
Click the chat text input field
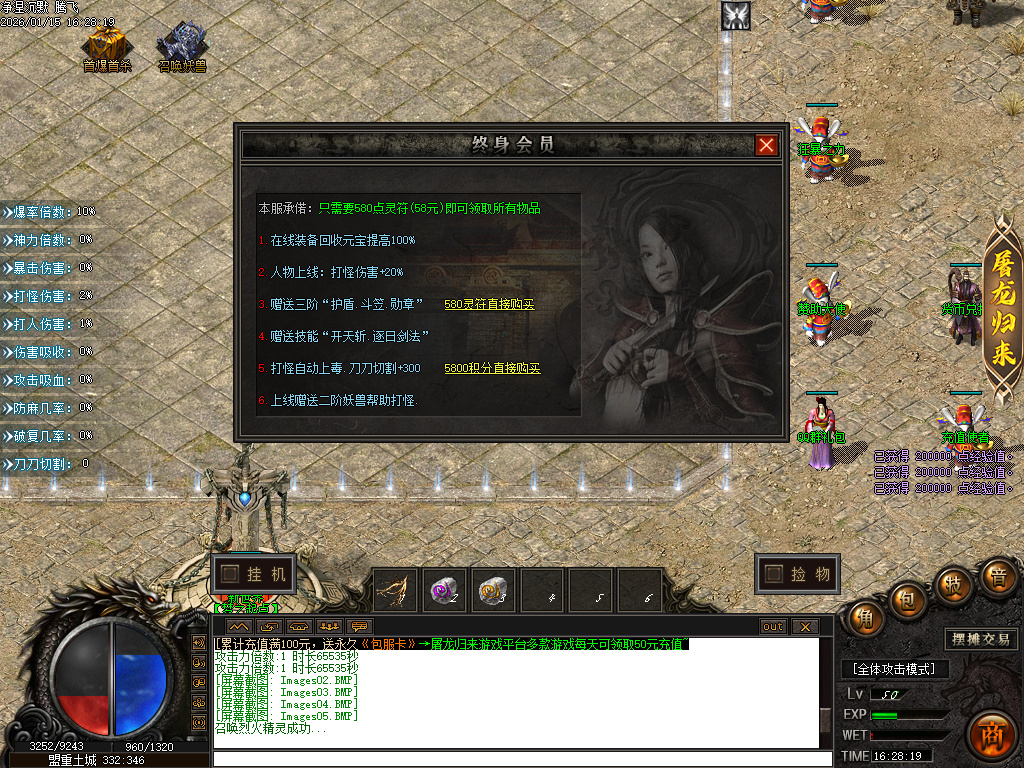click(x=520, y=759)
